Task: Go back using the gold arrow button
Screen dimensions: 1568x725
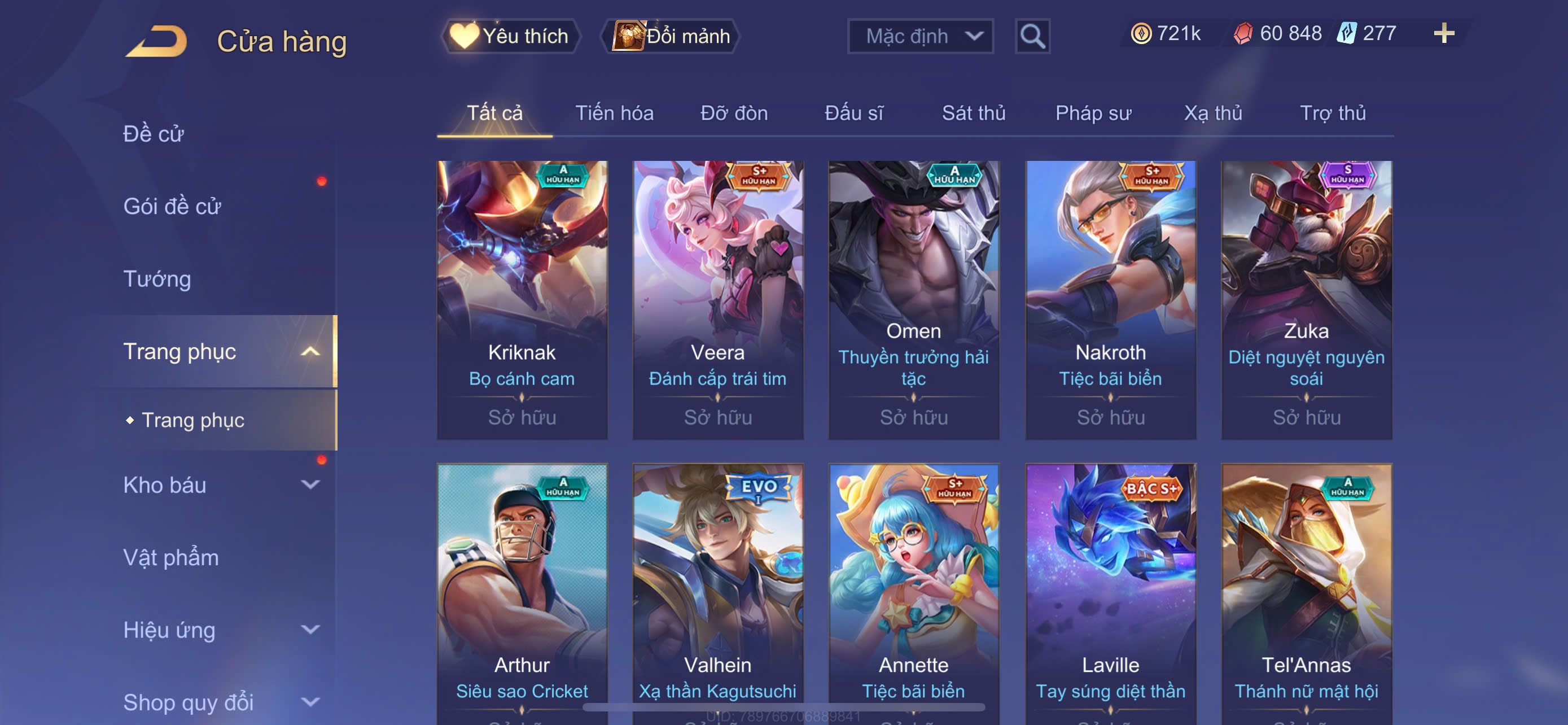Action: [157, 41]
